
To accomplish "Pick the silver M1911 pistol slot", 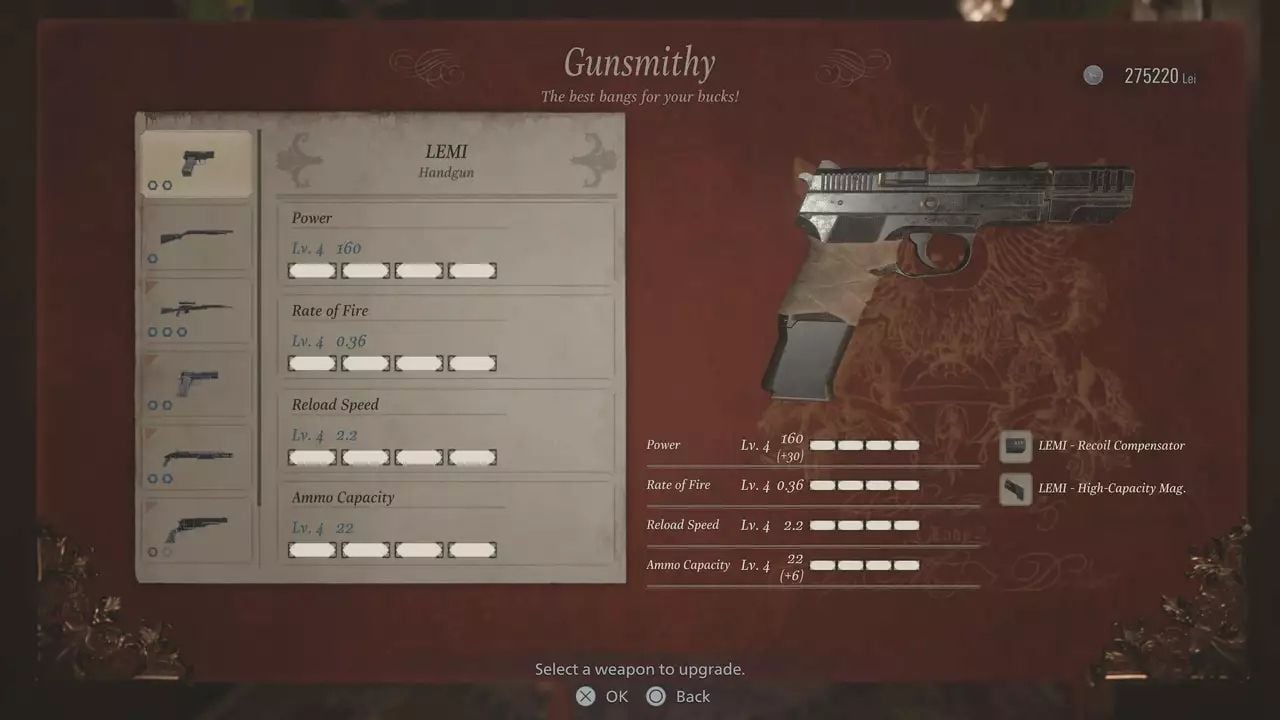I will click(x=196, y=384).
